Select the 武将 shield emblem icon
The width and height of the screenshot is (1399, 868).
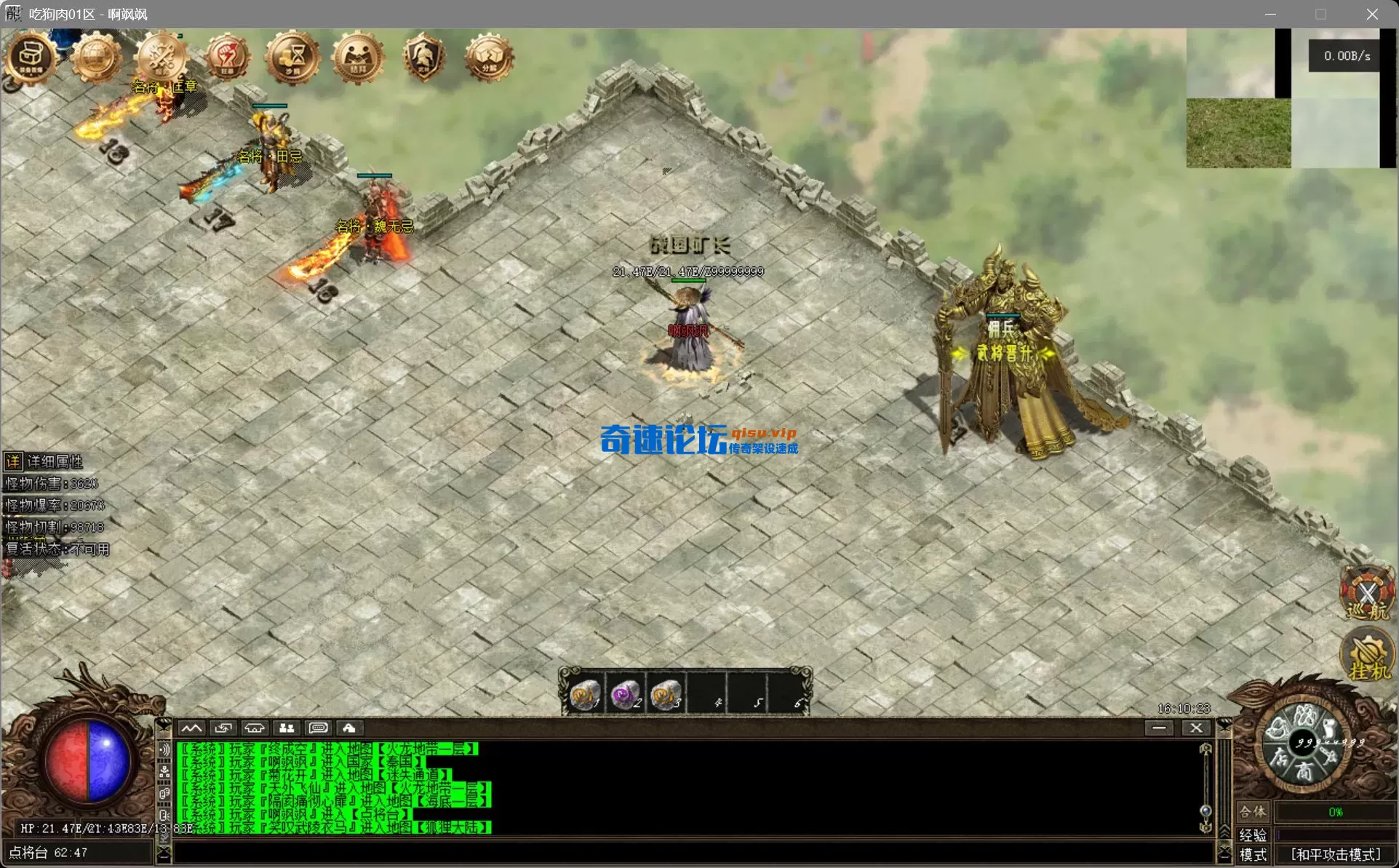[x=423, y=55]
